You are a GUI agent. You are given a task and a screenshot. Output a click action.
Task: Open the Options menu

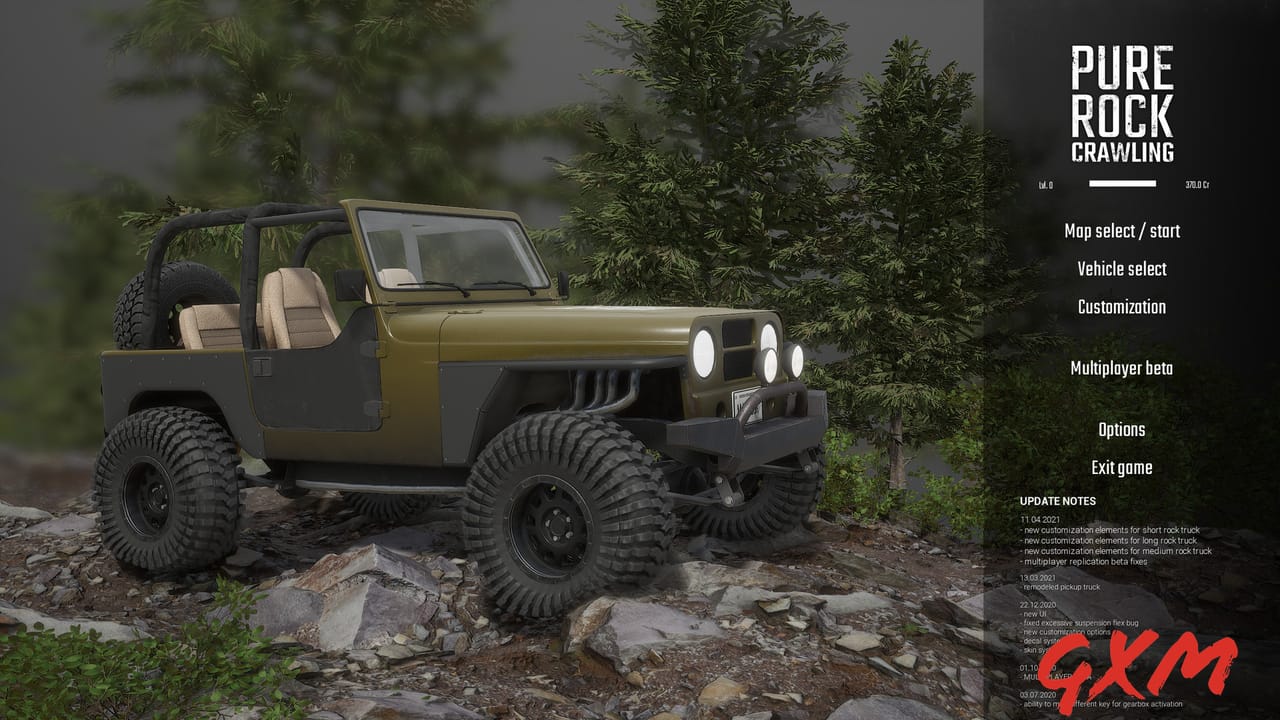1124,429
